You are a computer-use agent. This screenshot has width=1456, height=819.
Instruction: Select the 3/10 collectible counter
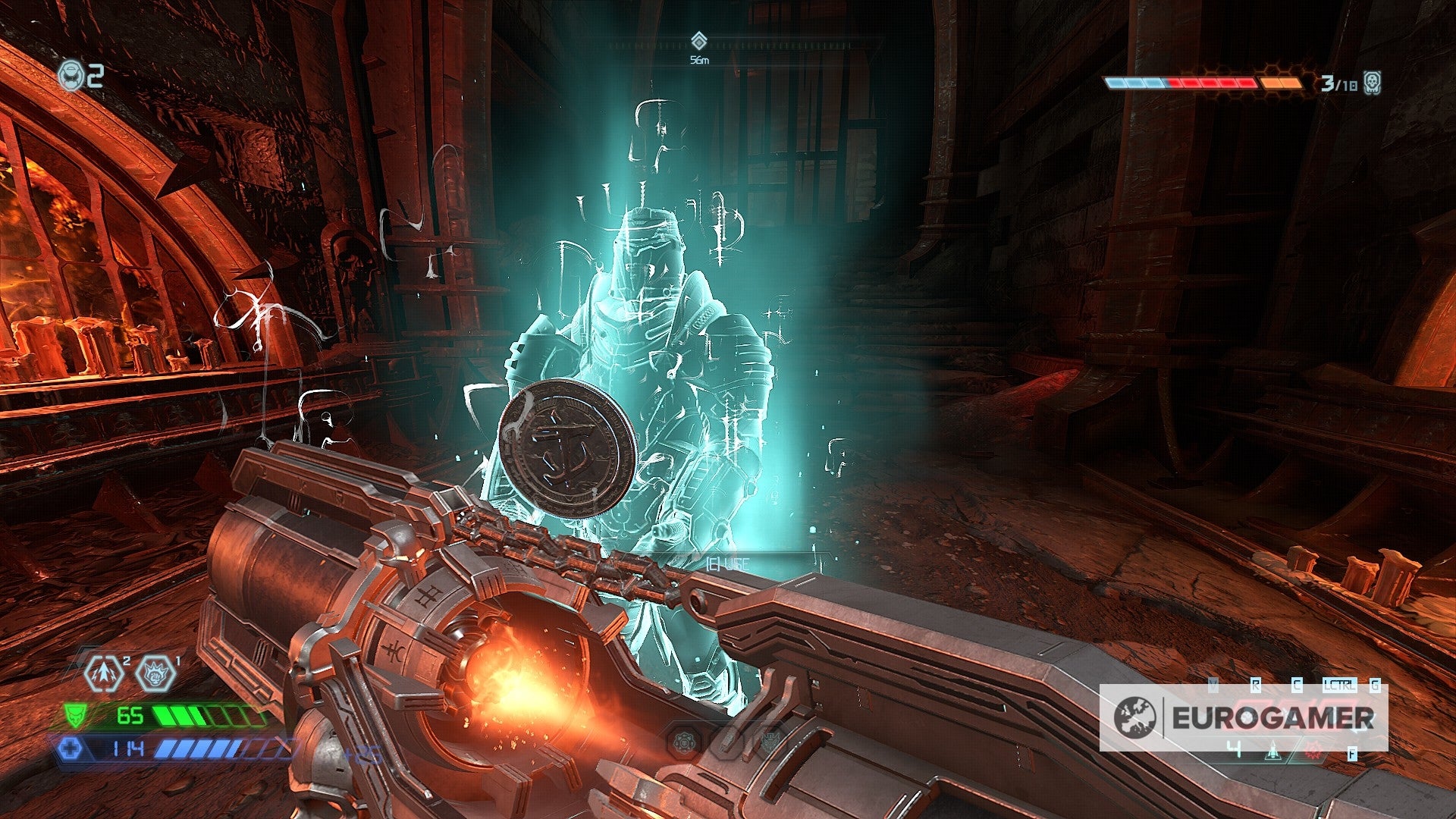click(1338, 83)
